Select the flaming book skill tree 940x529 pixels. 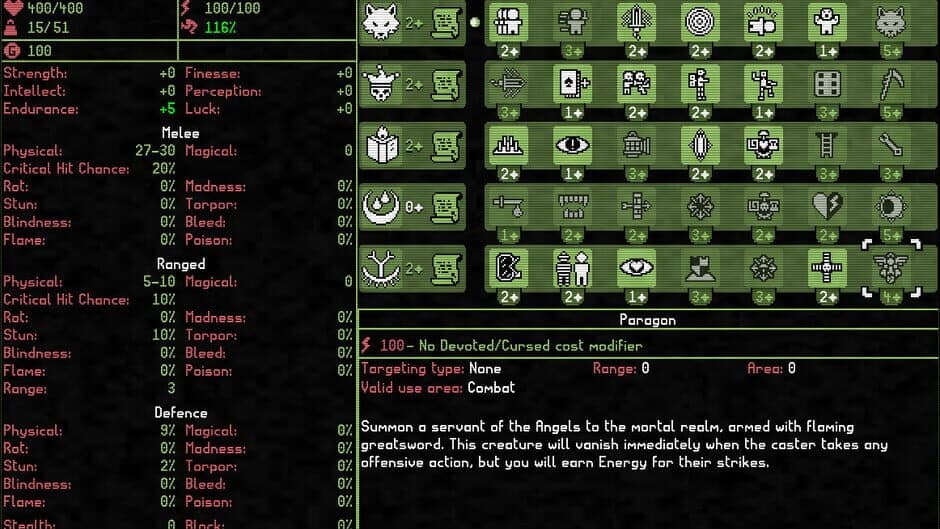click(381, 146)
